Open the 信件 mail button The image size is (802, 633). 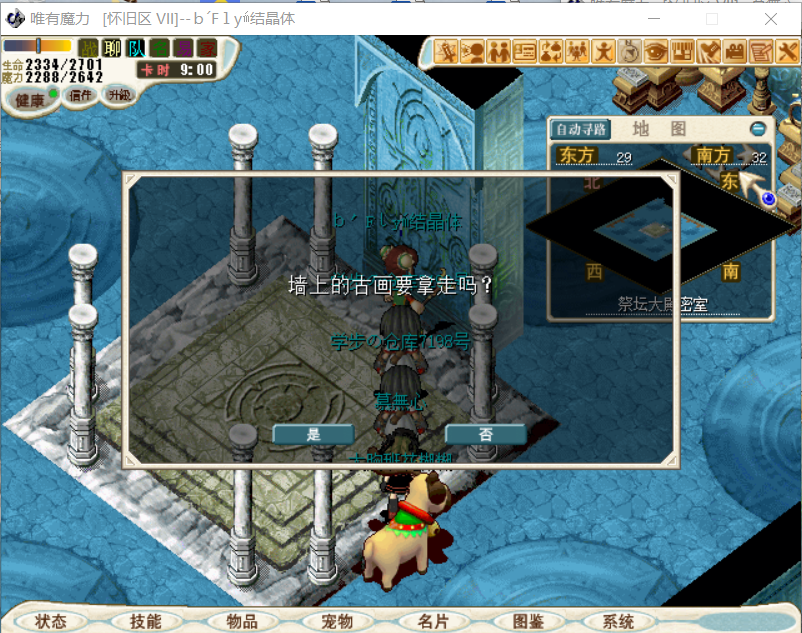click(x=80, y=97)
